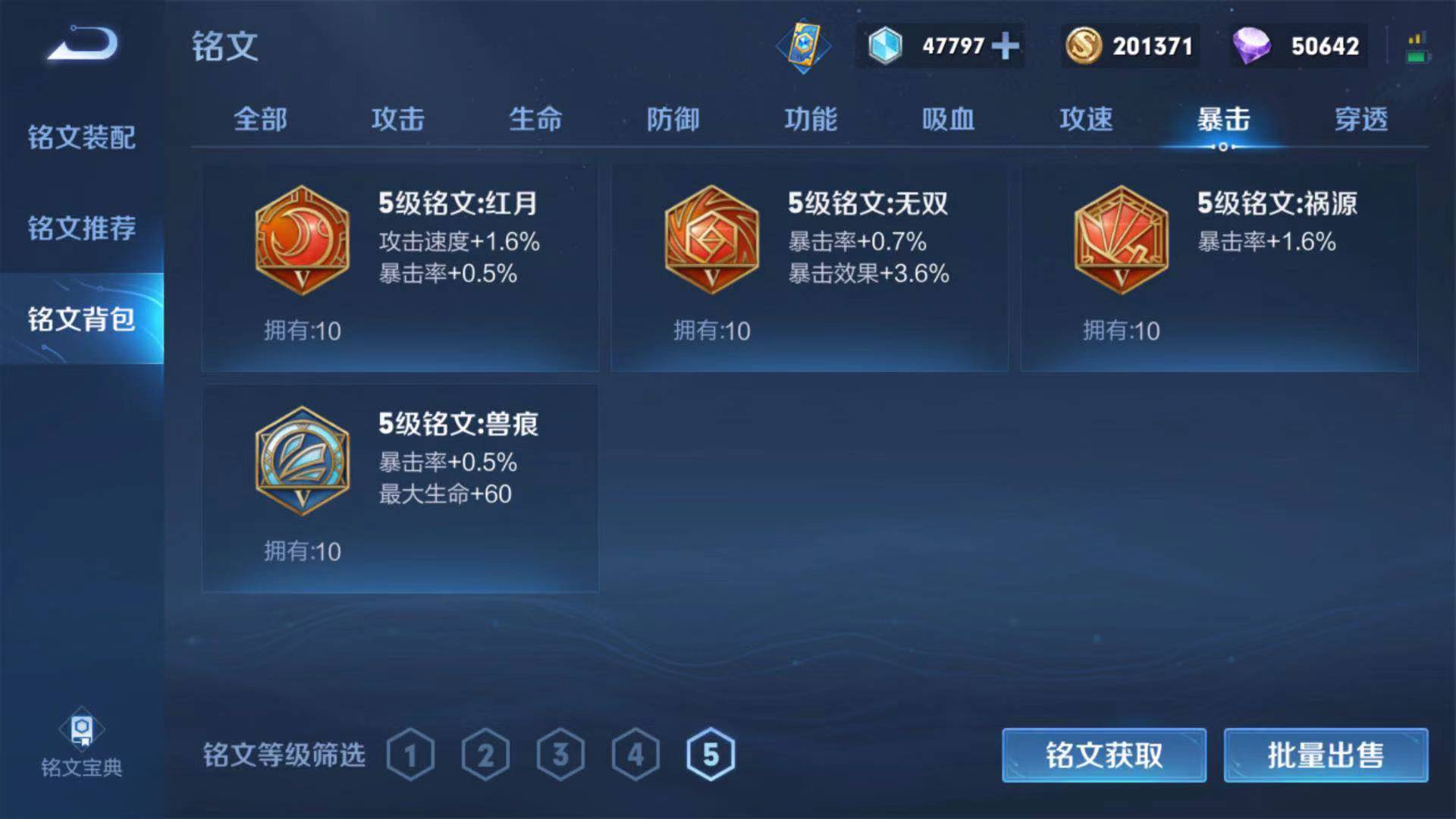Select level 1 in the inscription level filter
This screenshot has height=819, width=1456.
(x=412, y=753)
